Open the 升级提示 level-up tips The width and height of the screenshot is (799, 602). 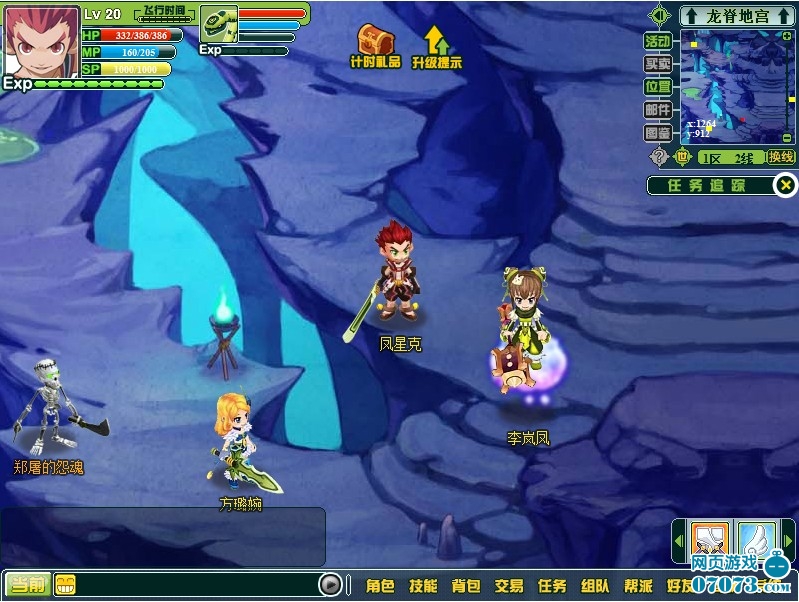click(x=436, y=43)
